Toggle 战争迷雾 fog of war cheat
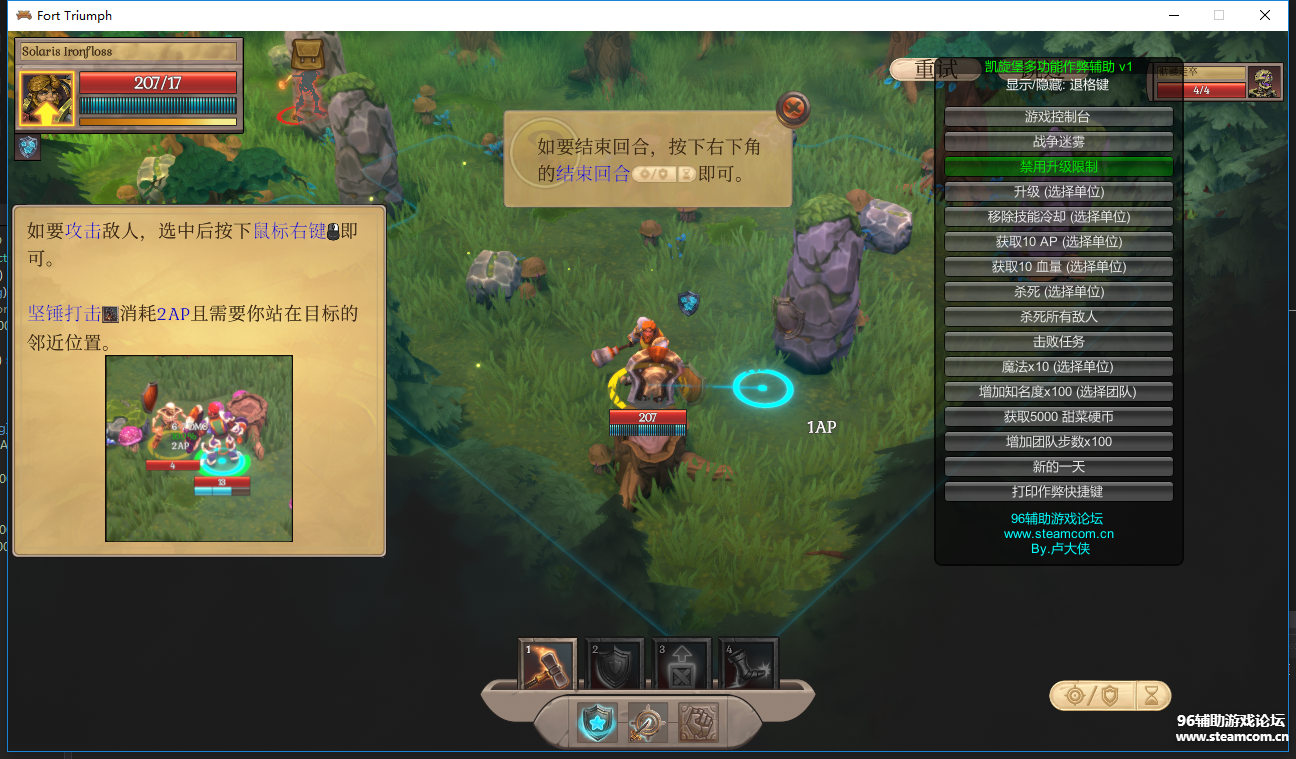 1058,142
